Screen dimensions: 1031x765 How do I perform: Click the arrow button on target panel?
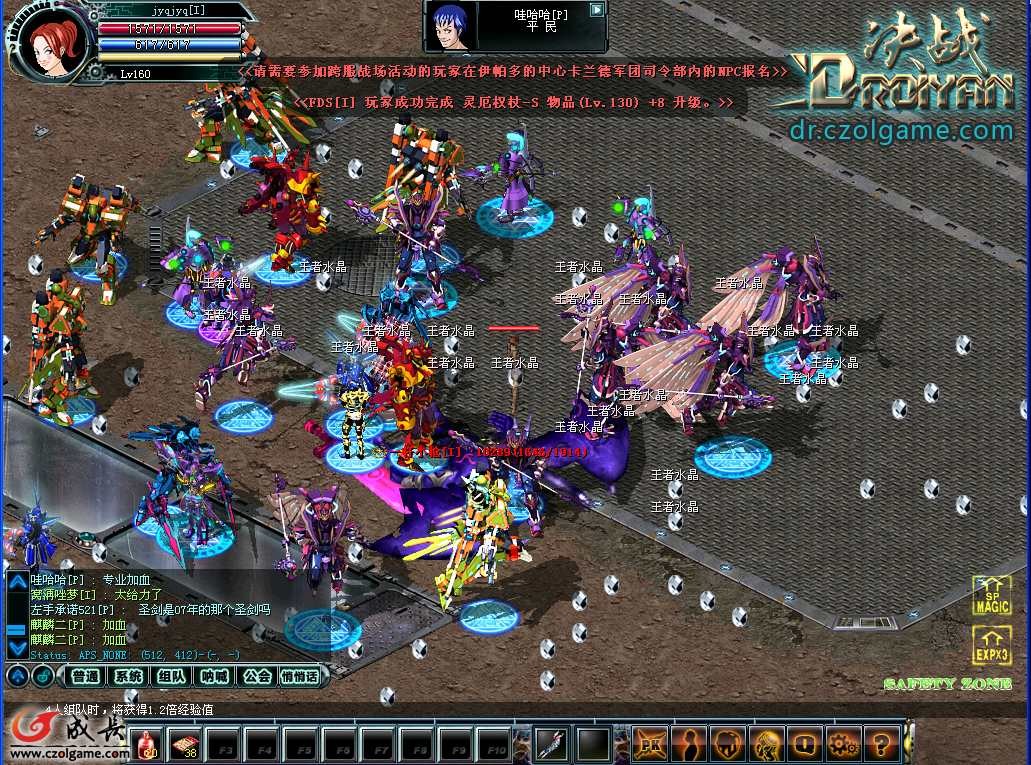[597, 10]
